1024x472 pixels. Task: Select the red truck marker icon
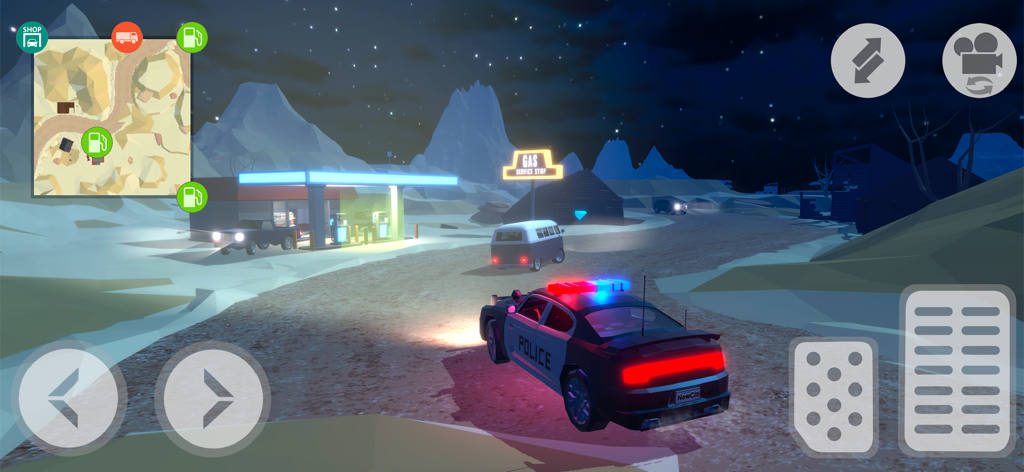click(127, 37)
